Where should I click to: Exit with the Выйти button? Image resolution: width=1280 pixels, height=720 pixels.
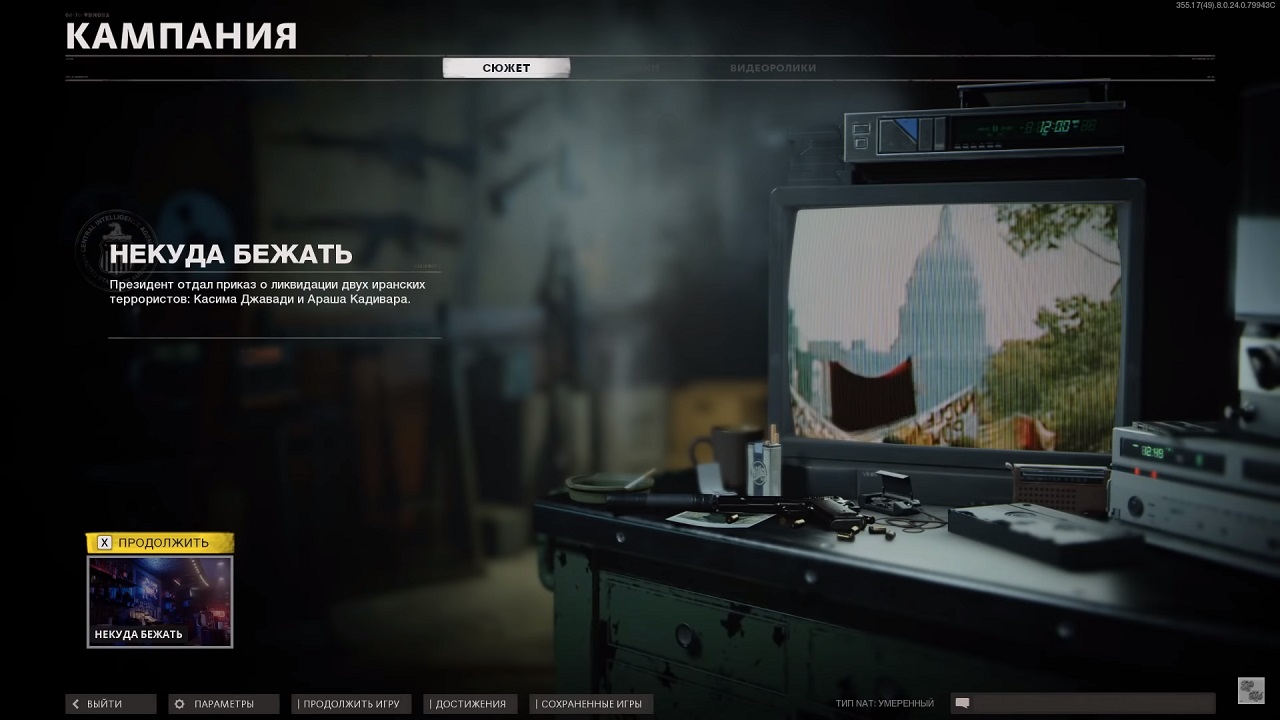pos(111,704)
